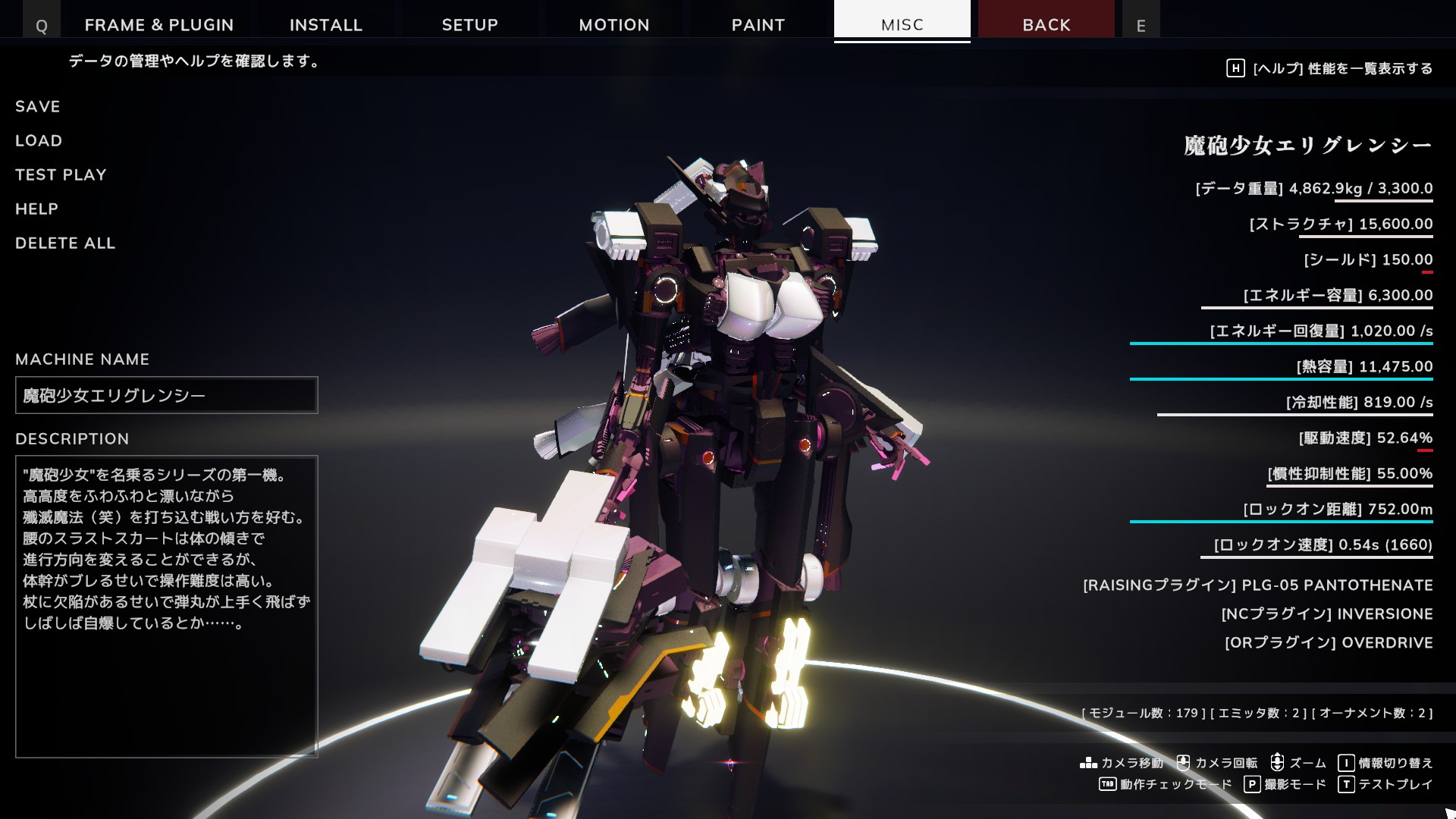Open the PAINT tab
Viewport: 1456px width, 819px height.
(x=758, y=24)
